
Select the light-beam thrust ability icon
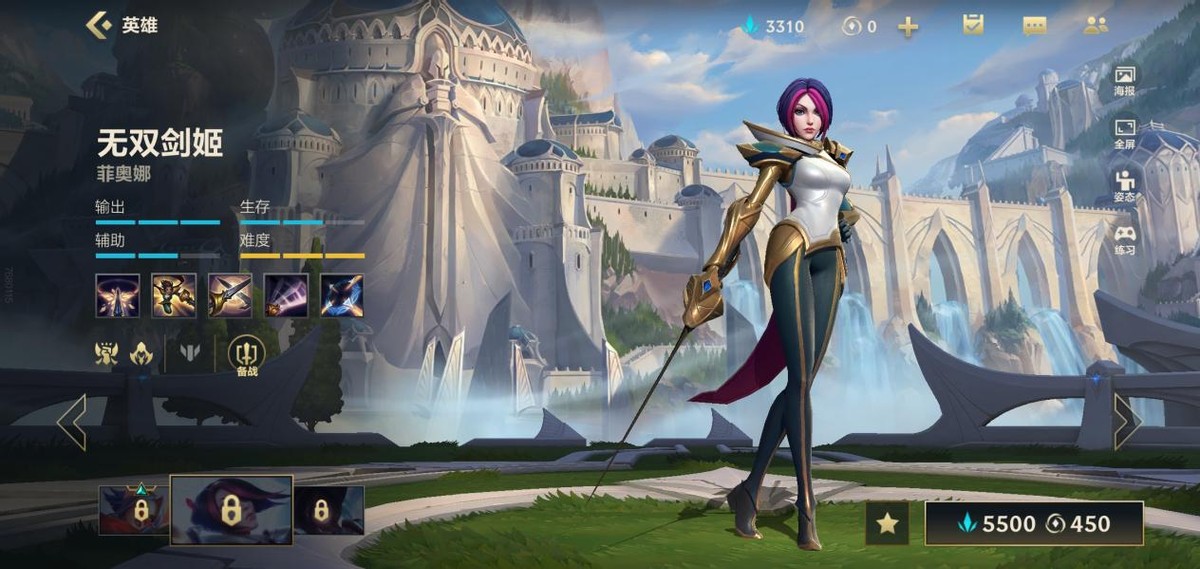click(x=285, y=296)
